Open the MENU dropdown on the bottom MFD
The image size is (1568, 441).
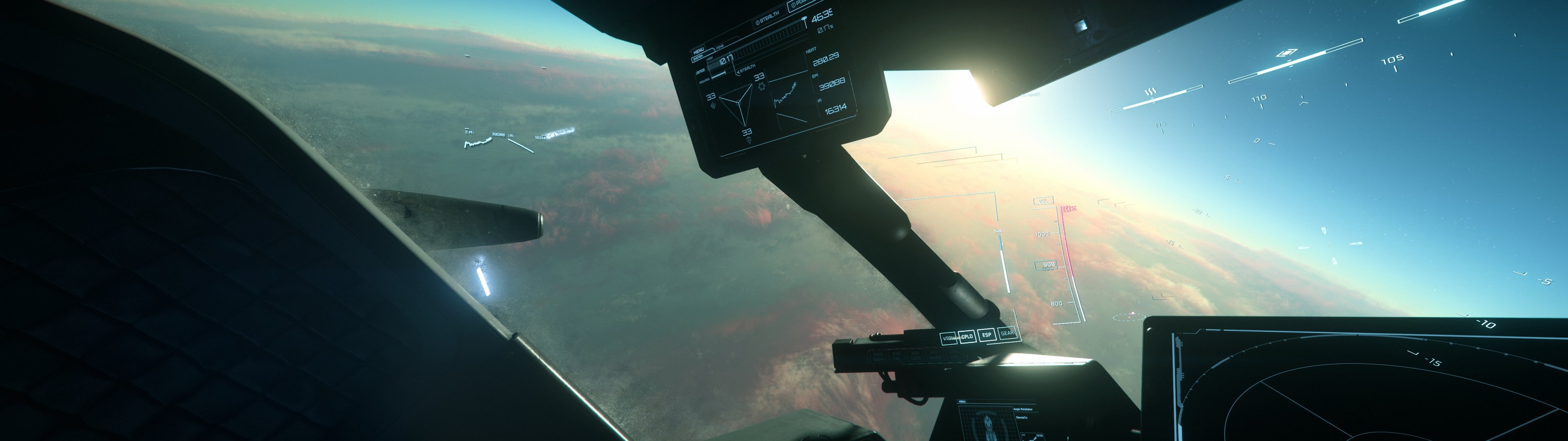pyautogui.click(x=962, y=401)
